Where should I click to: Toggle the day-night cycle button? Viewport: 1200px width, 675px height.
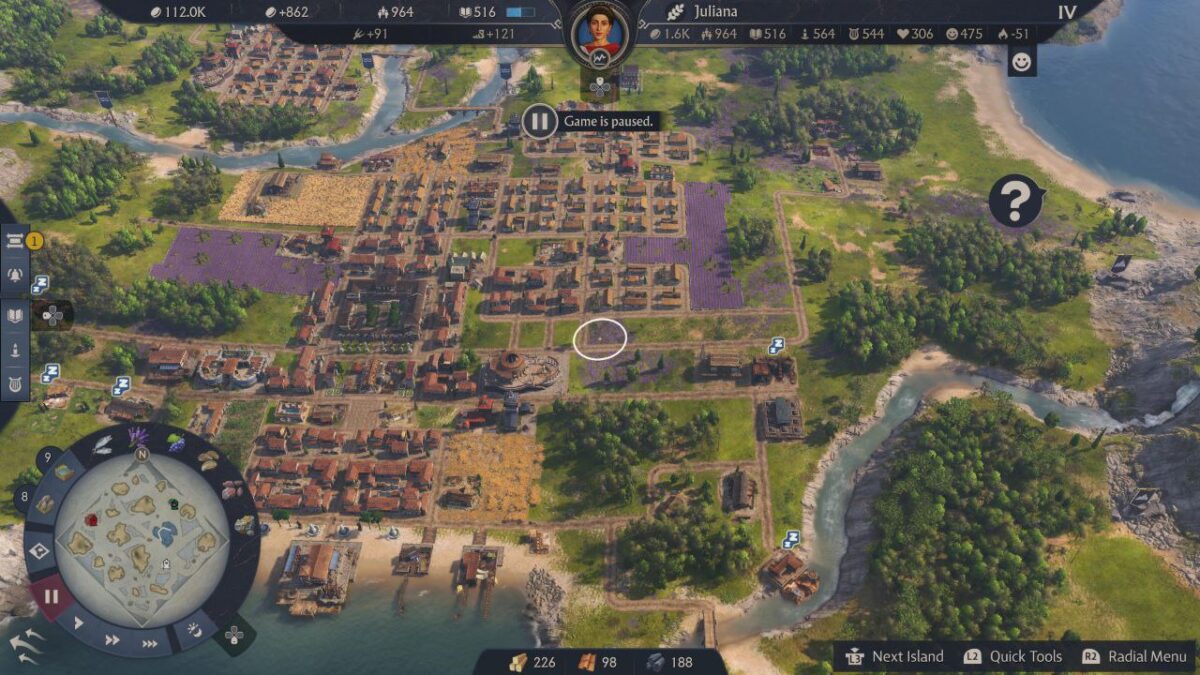point(195,630)
